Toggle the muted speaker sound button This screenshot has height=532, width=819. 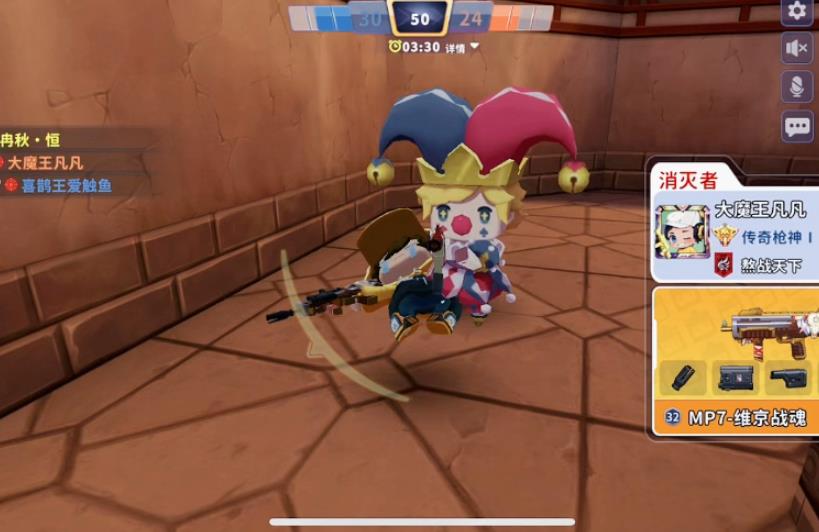pyautogui.click(x=797, y=48)
